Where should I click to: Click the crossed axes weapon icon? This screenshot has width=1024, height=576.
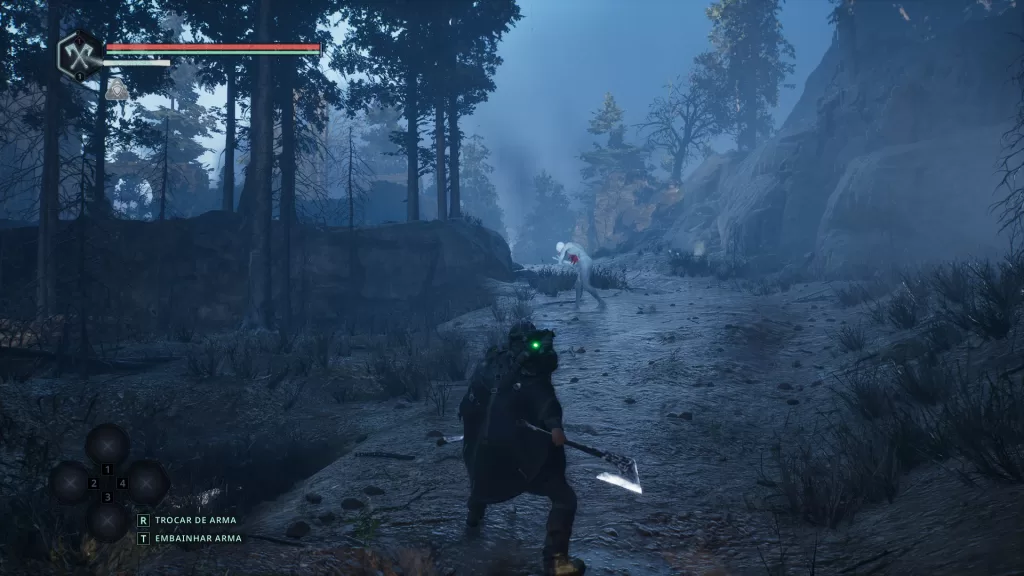coord(80,54)
